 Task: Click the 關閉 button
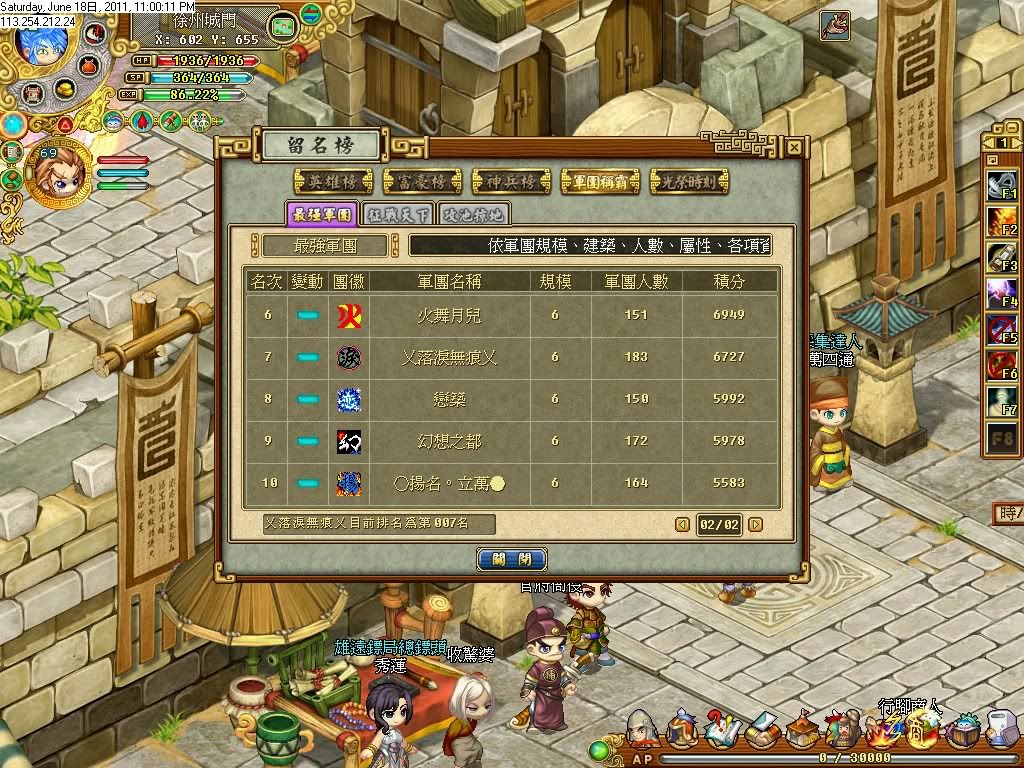click(x=512, y=559)
